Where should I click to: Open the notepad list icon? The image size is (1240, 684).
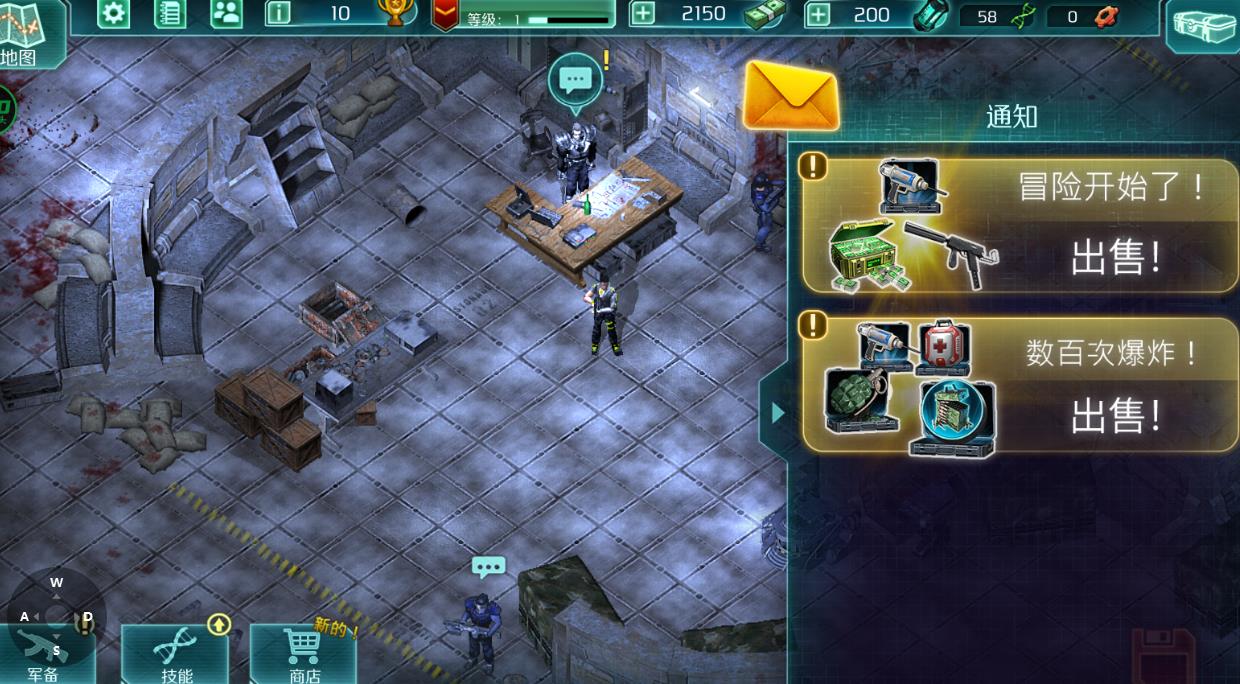(x=170, y=14)
